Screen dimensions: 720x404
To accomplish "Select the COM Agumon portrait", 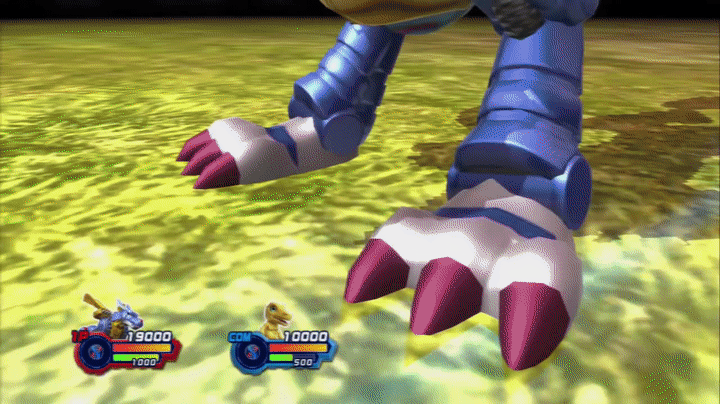I will pyautogui.click(x=276, y=318).
